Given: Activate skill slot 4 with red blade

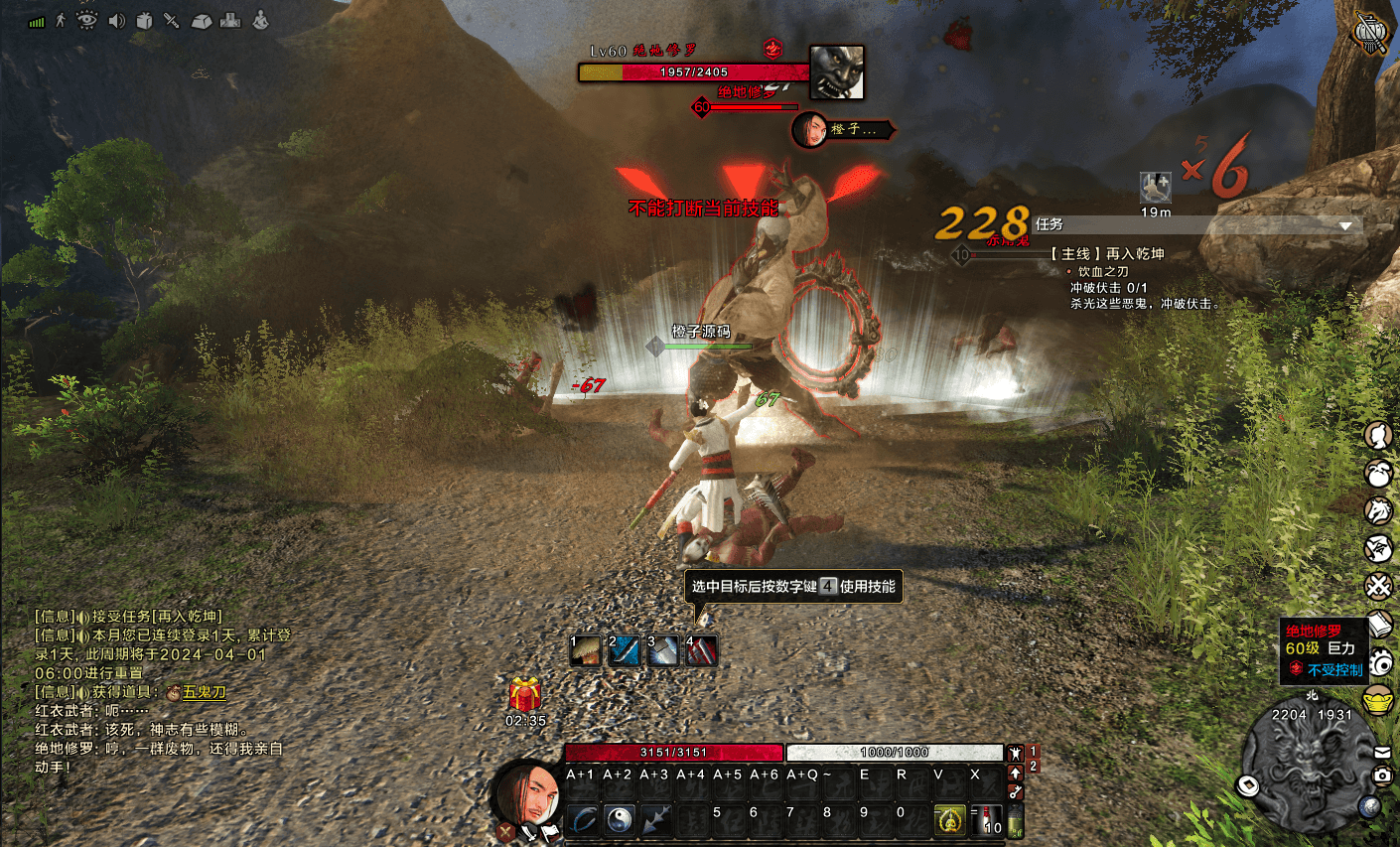Looking at the screenshot, I should pos(701,651).
